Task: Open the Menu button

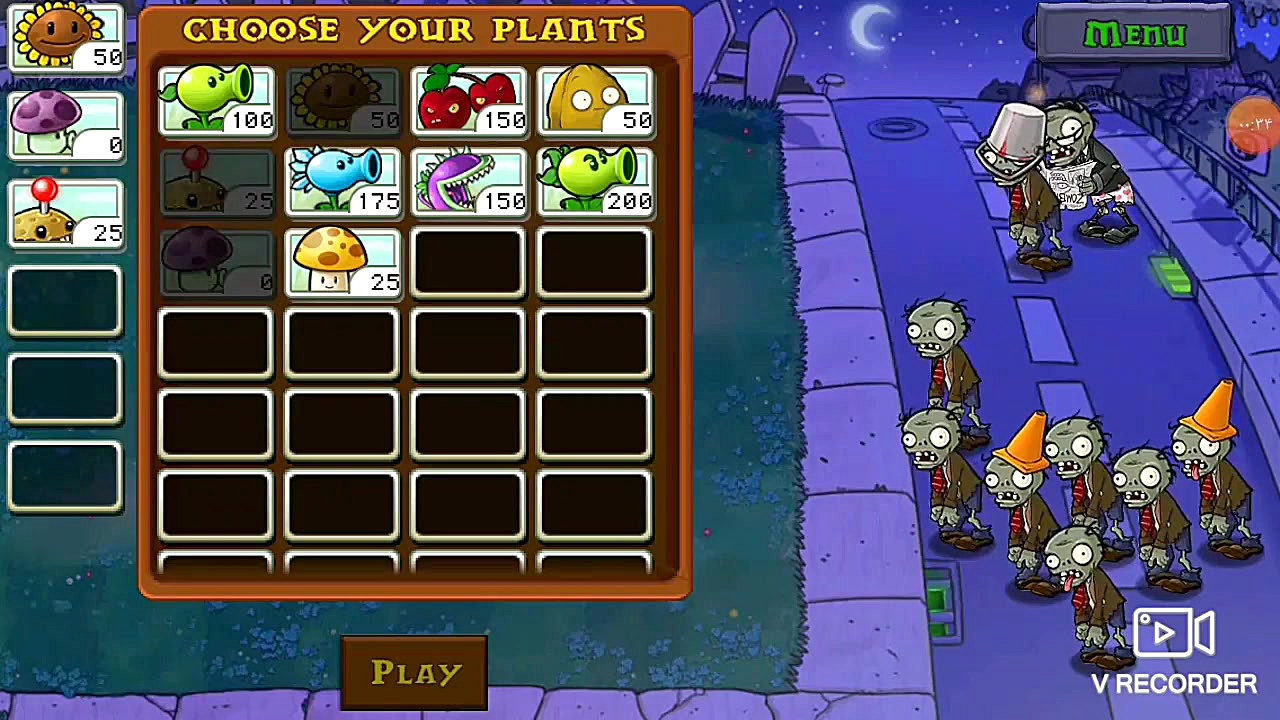Action: 1134,35
